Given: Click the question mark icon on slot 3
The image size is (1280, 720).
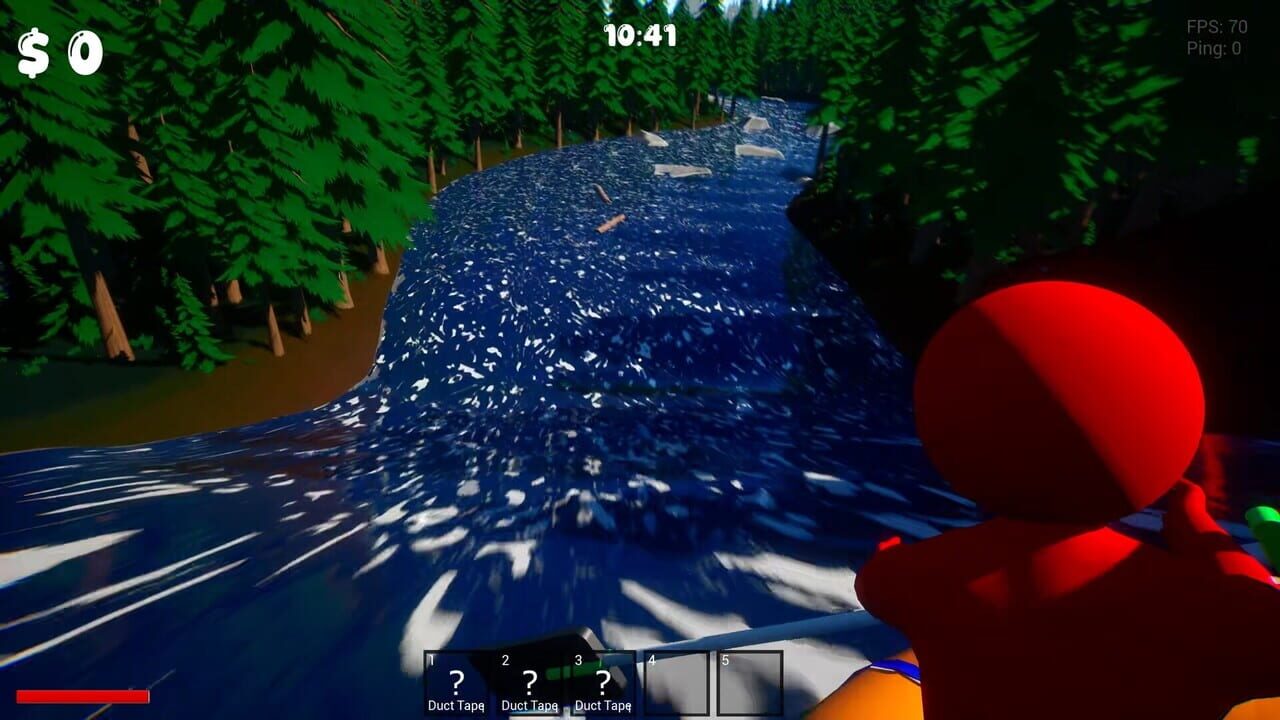Looking at the screenshot, I should [x=602, y=680].
